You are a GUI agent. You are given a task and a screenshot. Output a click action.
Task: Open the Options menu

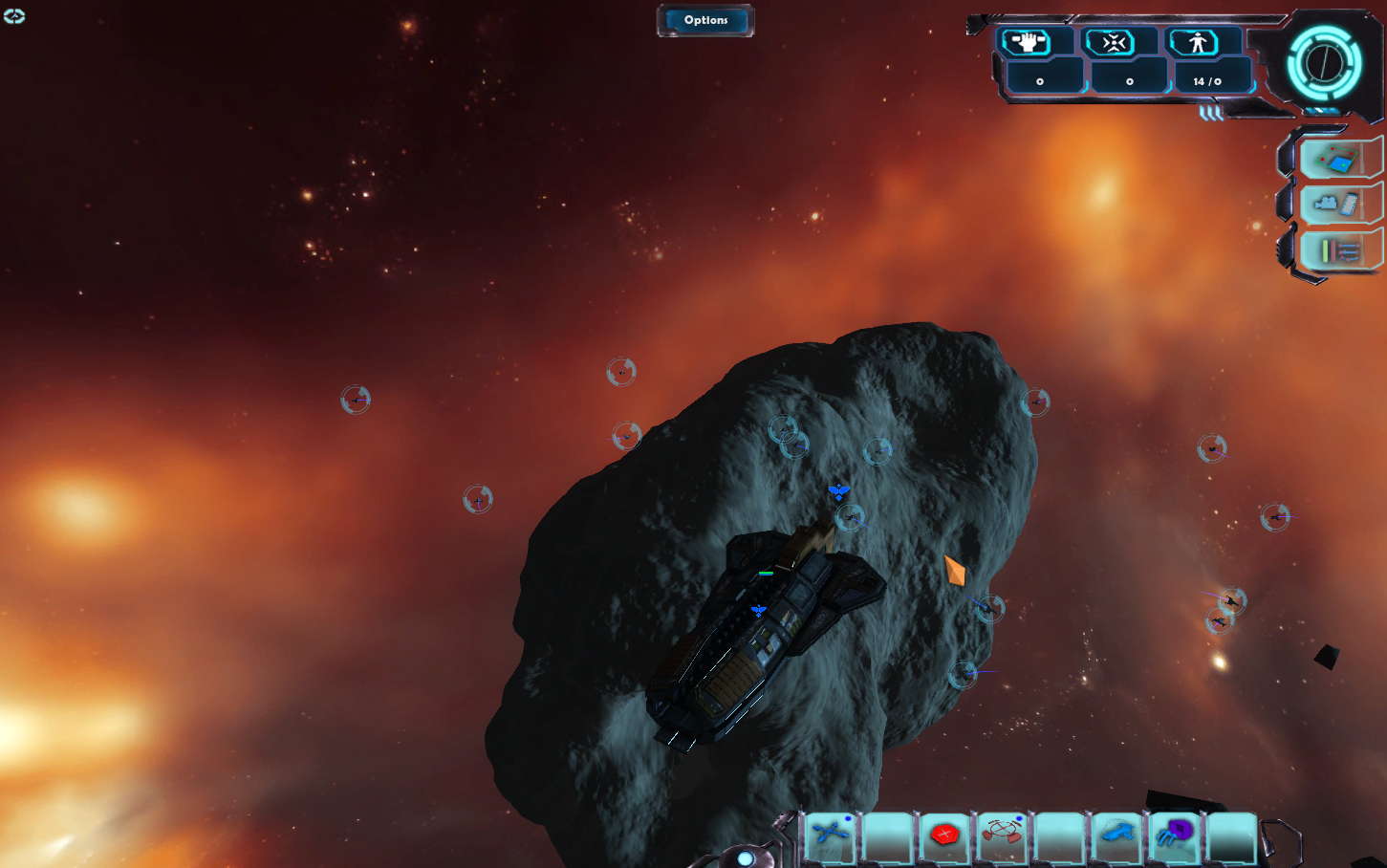pos(705,20)
